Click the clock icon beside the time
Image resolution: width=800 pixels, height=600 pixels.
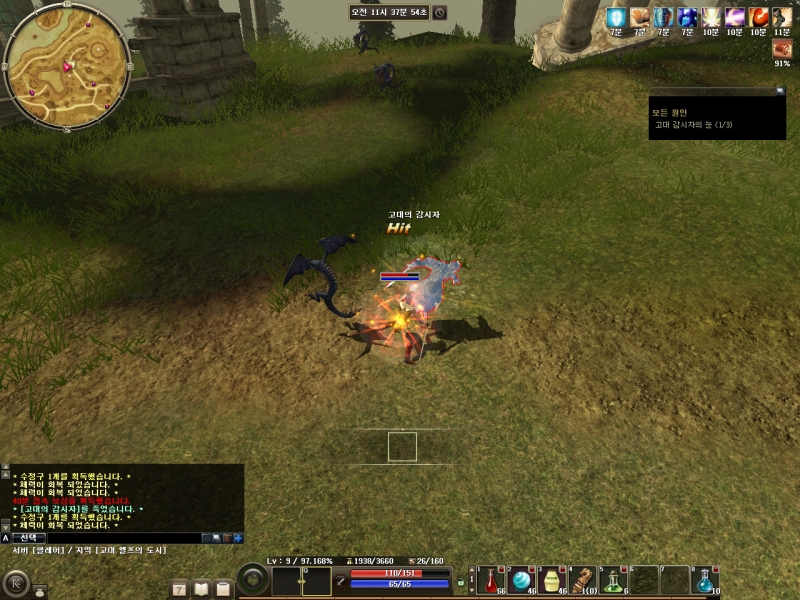tap(440, 13)
